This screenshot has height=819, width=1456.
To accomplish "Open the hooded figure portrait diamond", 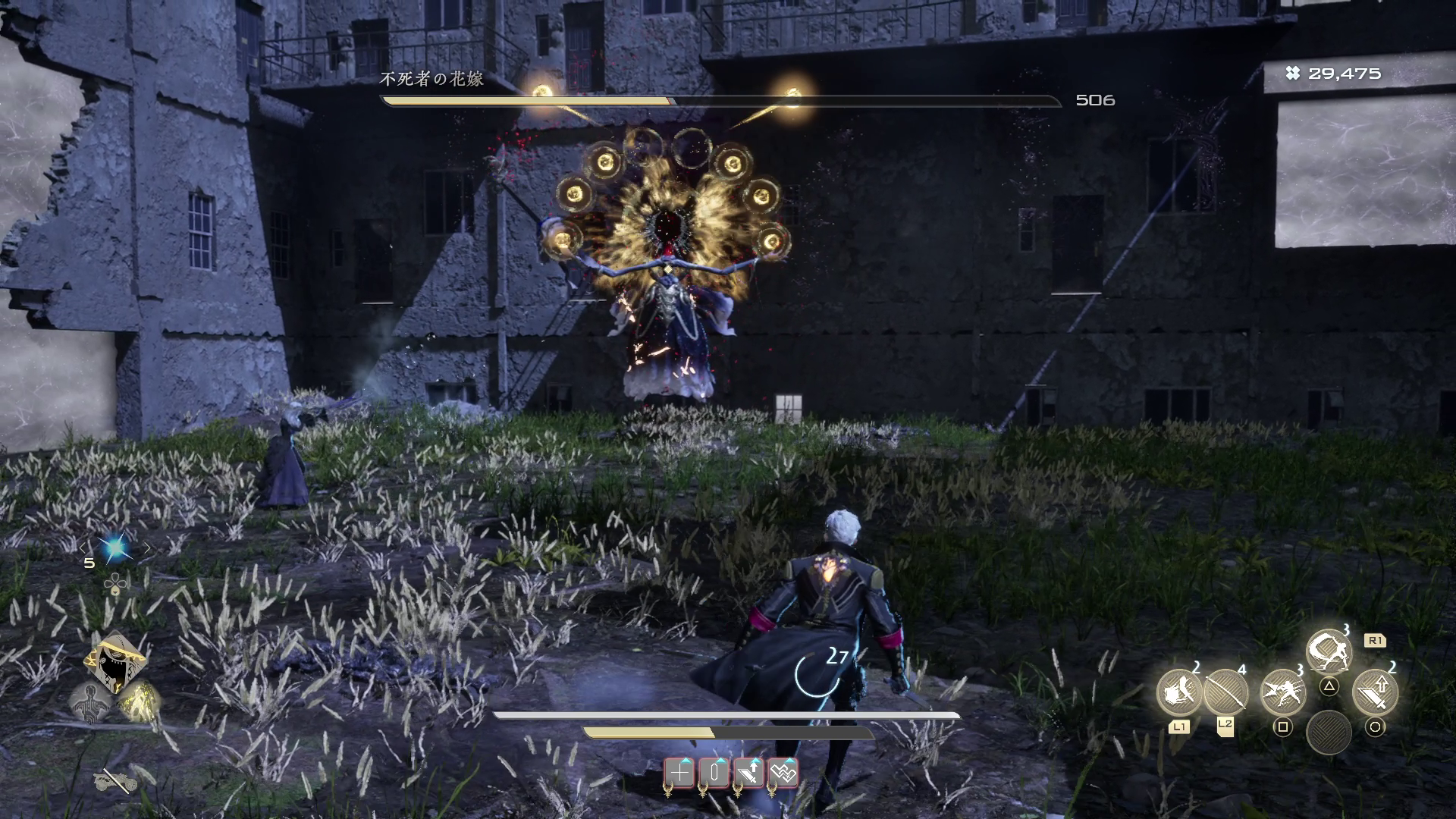I will coord(115,661).
